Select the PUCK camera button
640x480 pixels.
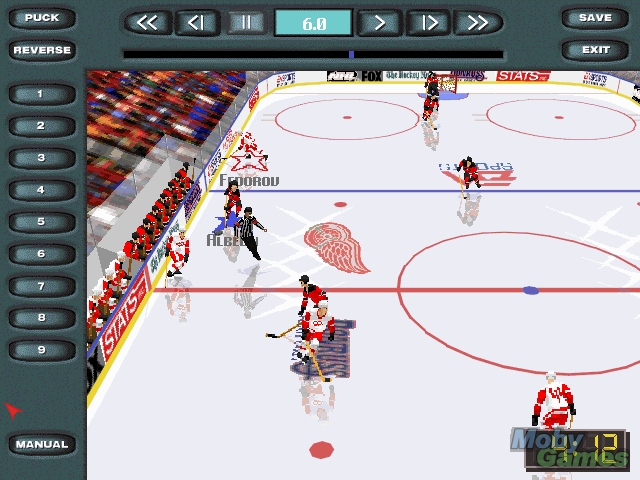(42, 18)
